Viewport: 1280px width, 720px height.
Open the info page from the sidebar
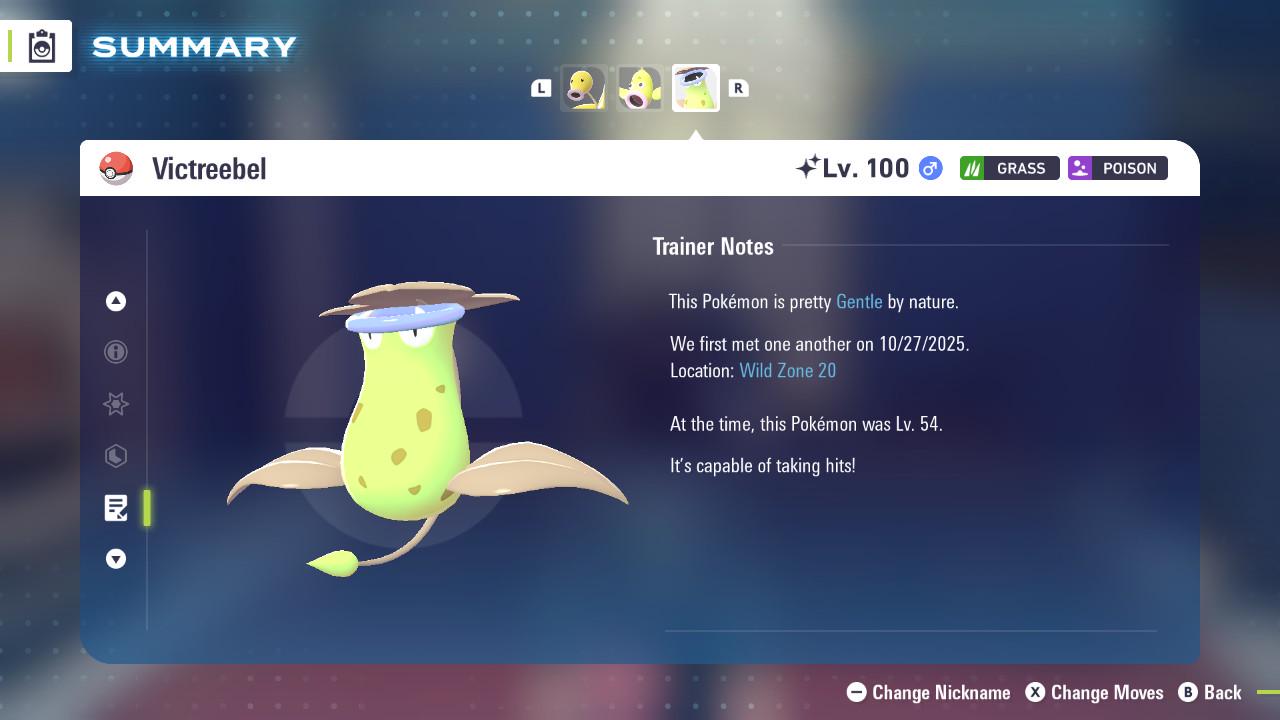pos(116,353)
